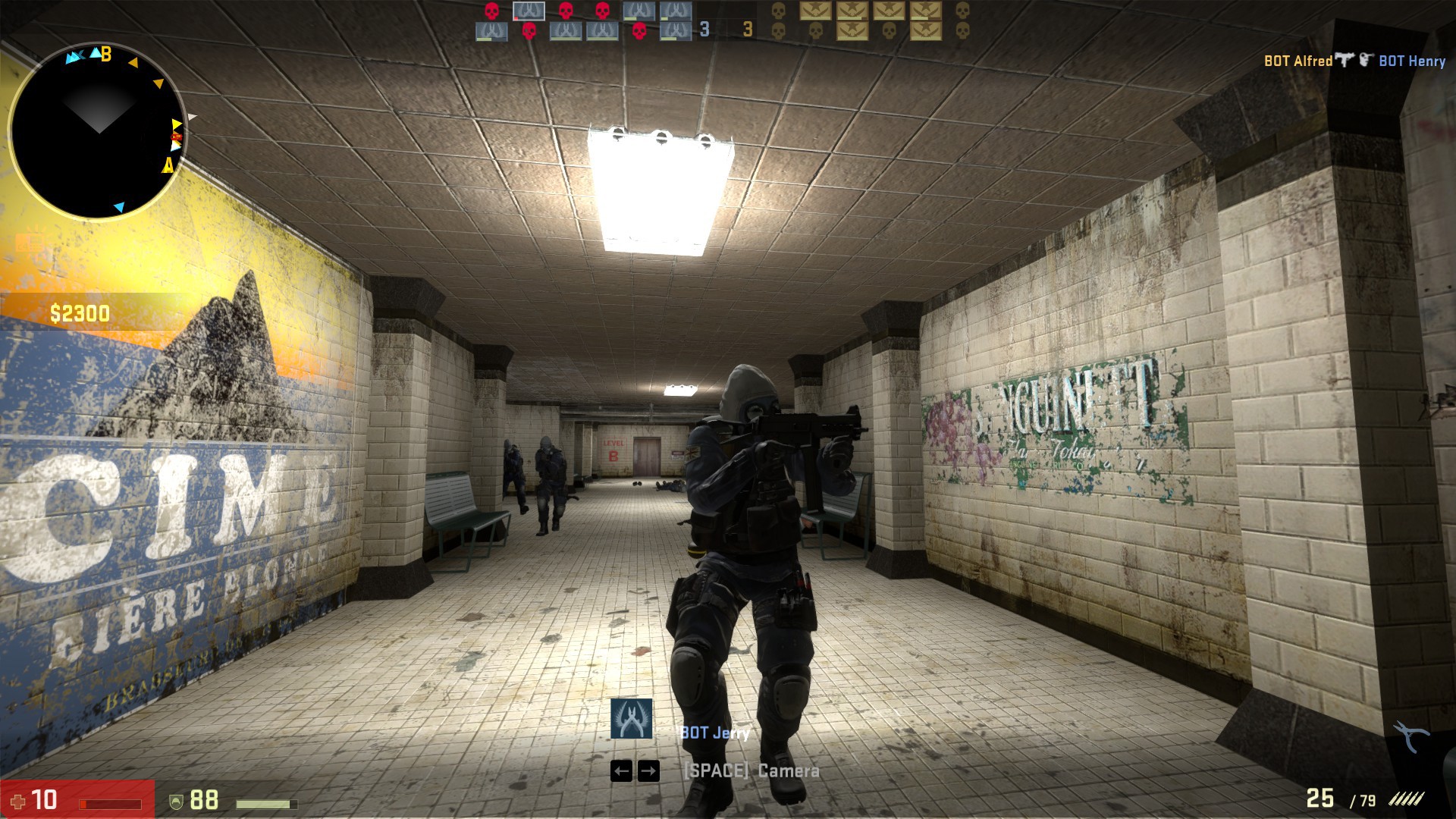Click a gold Terrorist badge avatar on the right

(x=816, y=11)
